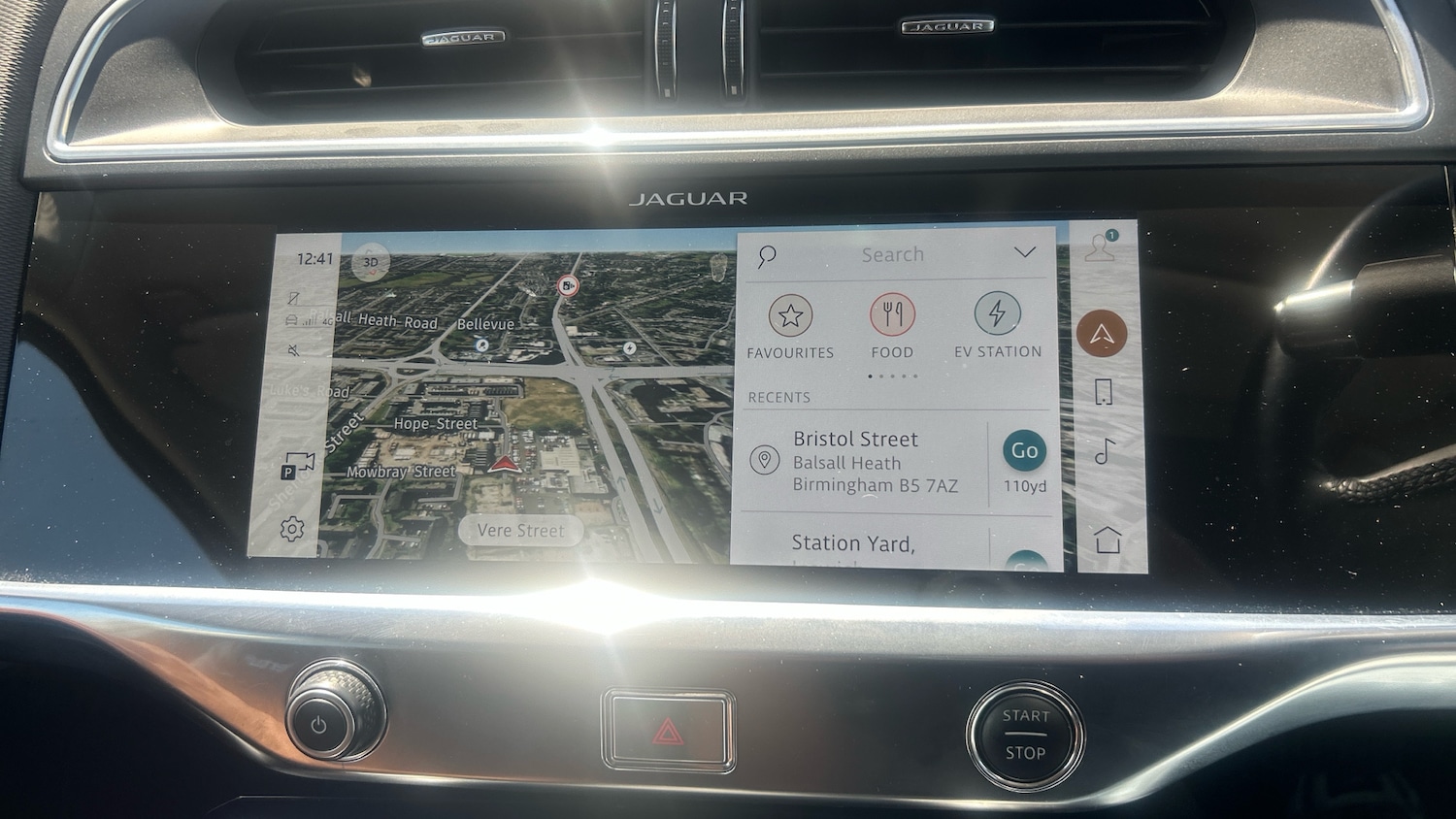Screen dimensions: 1456x819
Task: Start route with the Go button
Action: click(1024, 451)
